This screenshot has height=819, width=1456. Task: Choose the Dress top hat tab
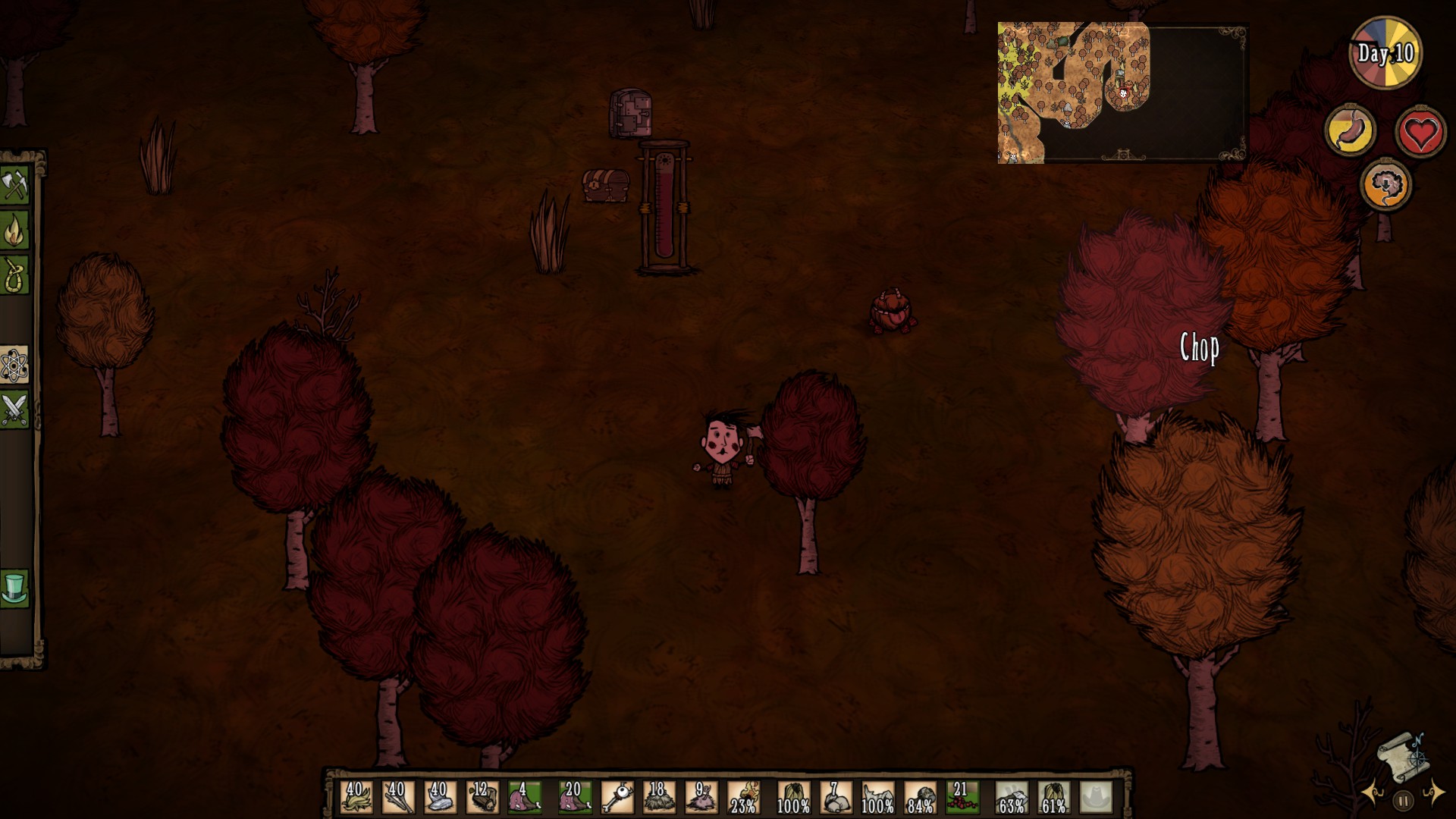[14, 588]
